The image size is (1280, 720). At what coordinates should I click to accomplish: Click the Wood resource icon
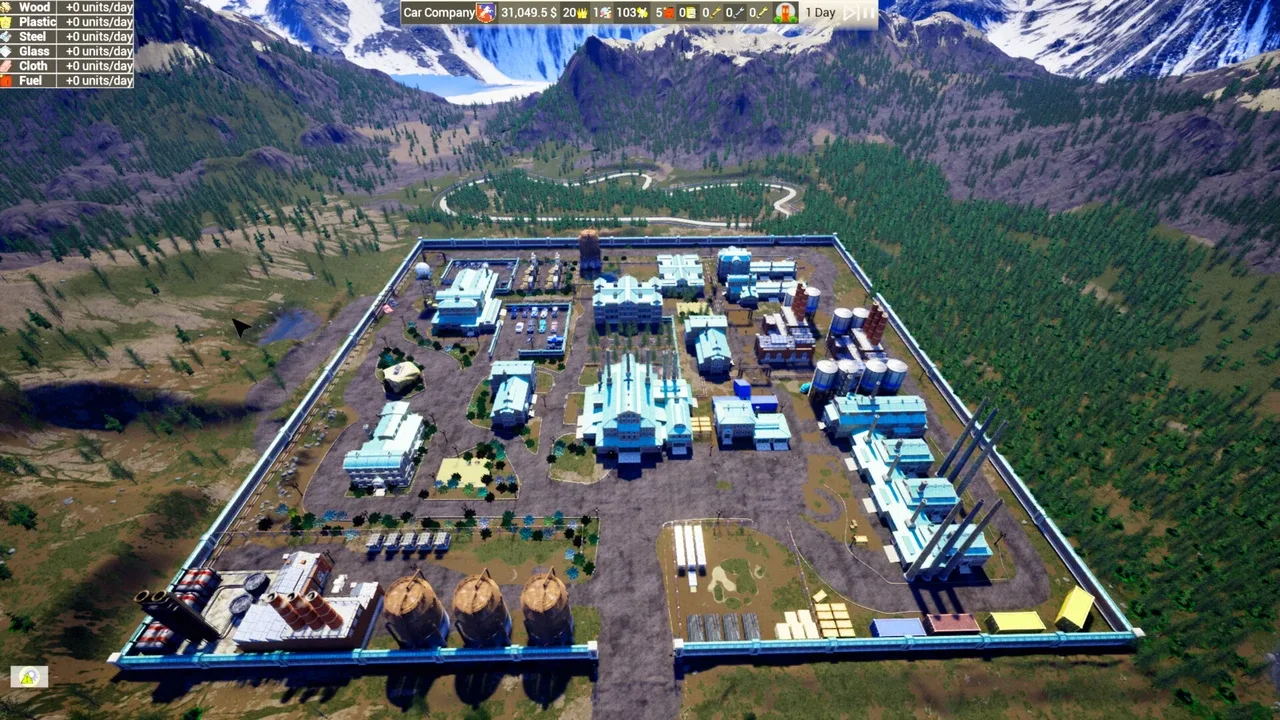8,7
